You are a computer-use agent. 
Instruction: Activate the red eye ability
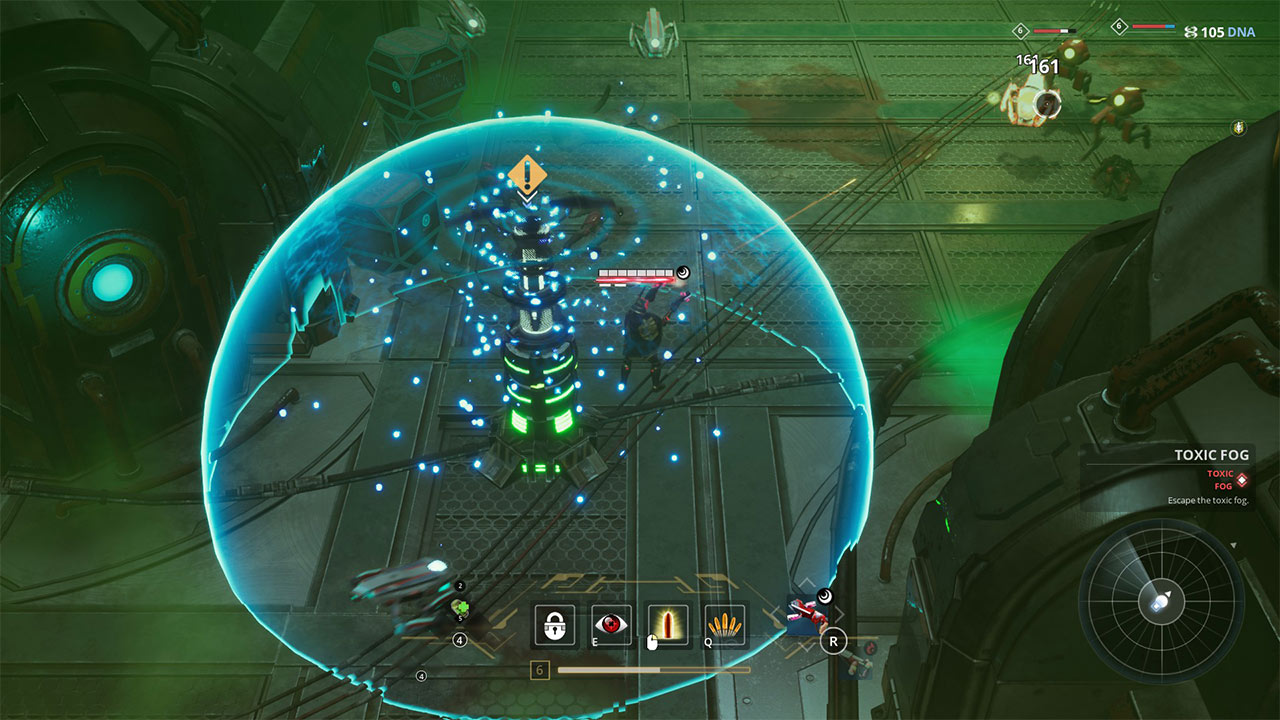click(x=611, y=625)
